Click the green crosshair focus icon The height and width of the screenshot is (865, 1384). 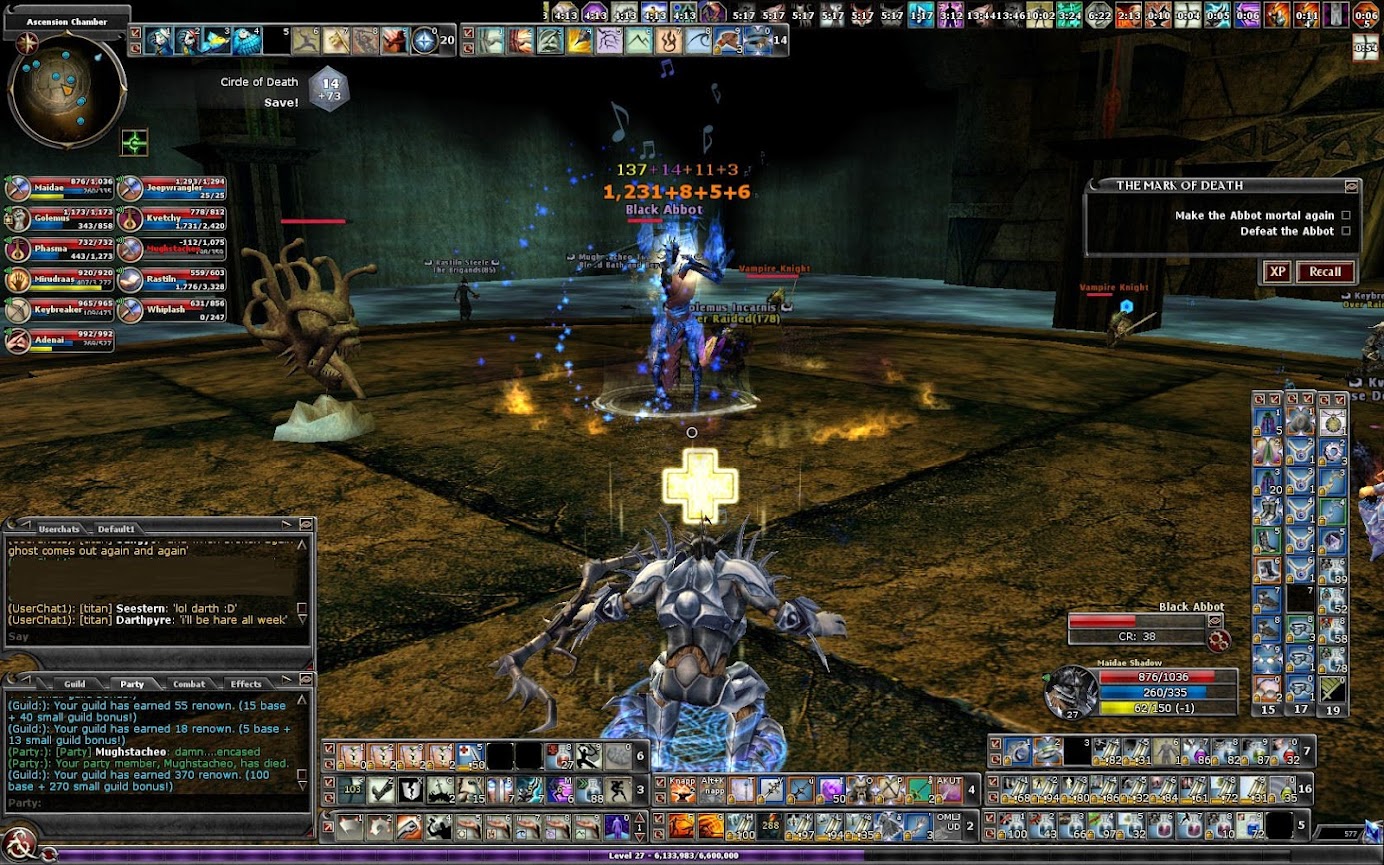135,143
